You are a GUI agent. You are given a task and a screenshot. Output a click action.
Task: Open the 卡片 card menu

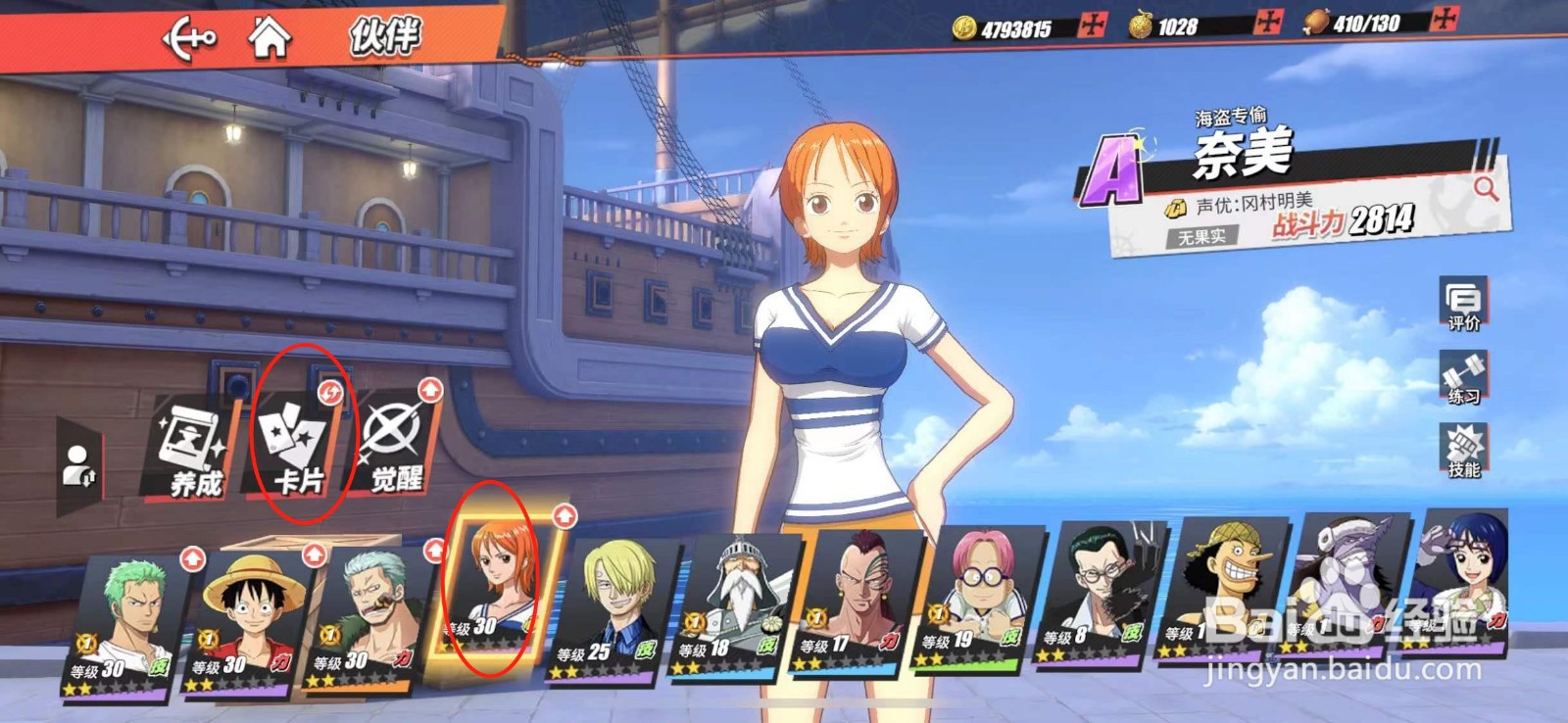tap(298, 447)
